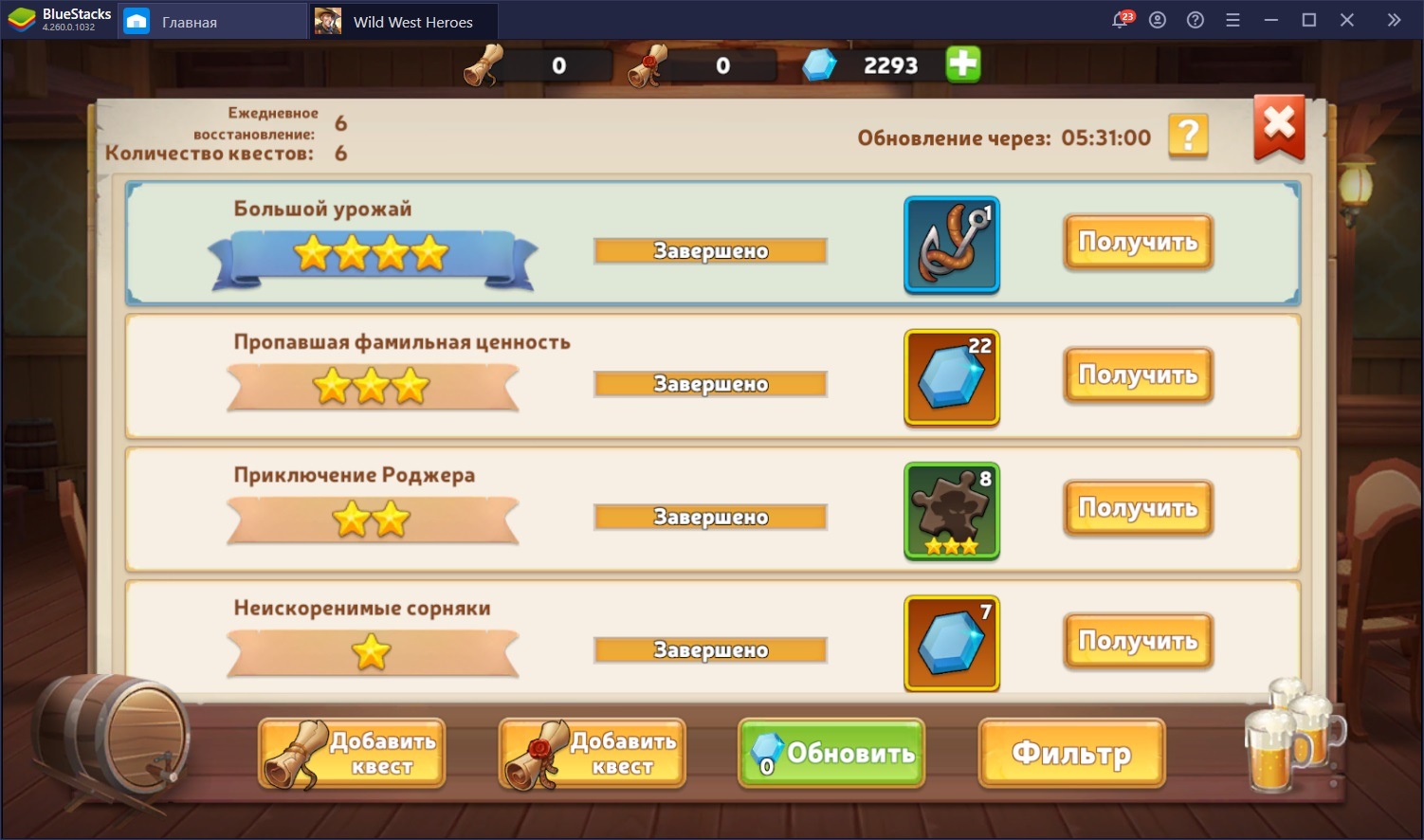Inspect the 22 gems reward icon
The width and height of the screenshot is (1424, 840).
[952, 377]
